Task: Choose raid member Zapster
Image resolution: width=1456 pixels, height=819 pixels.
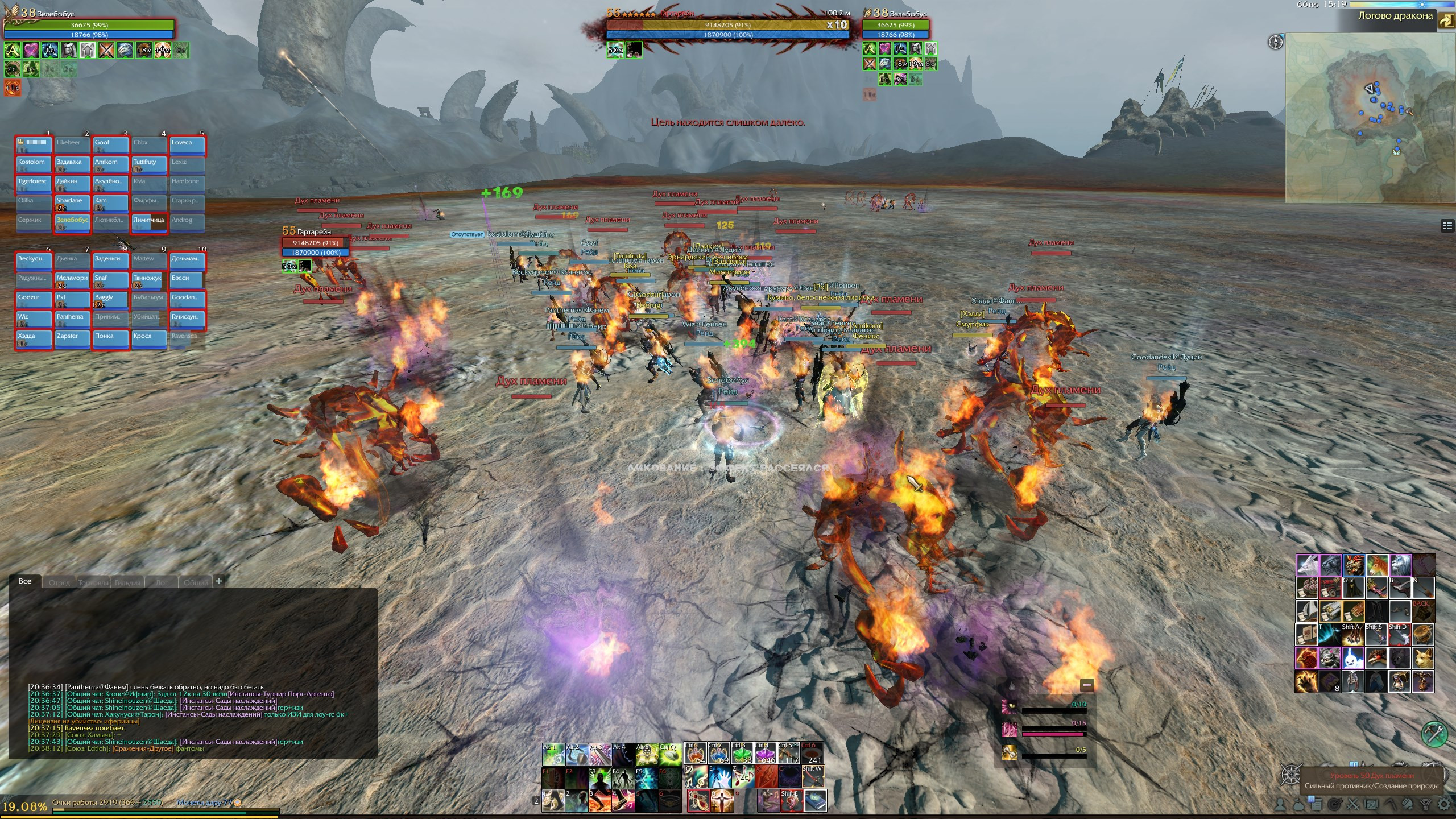Action: 72,338
